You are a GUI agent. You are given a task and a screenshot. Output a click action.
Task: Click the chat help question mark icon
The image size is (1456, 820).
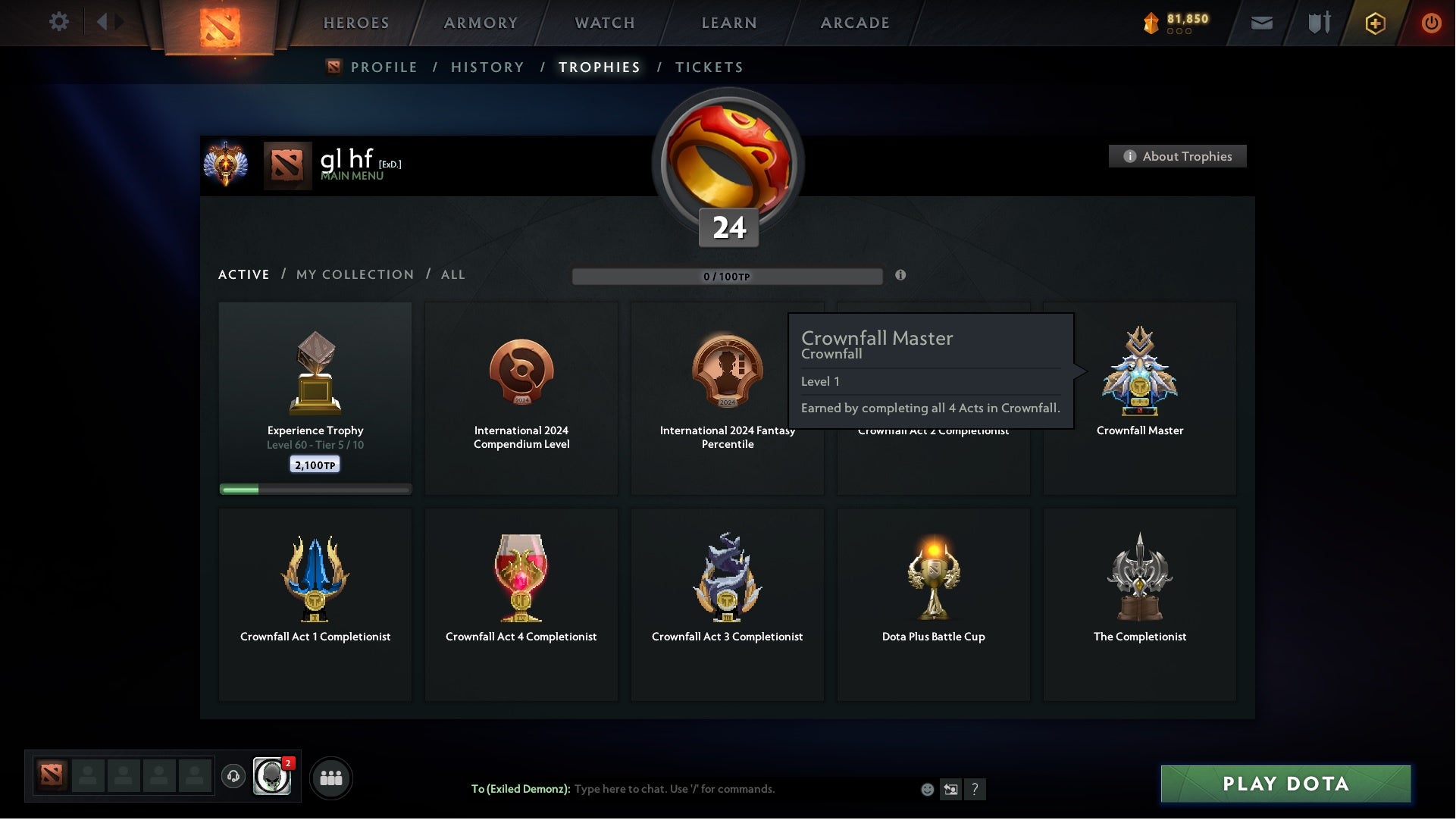click(x=975, y=789)
